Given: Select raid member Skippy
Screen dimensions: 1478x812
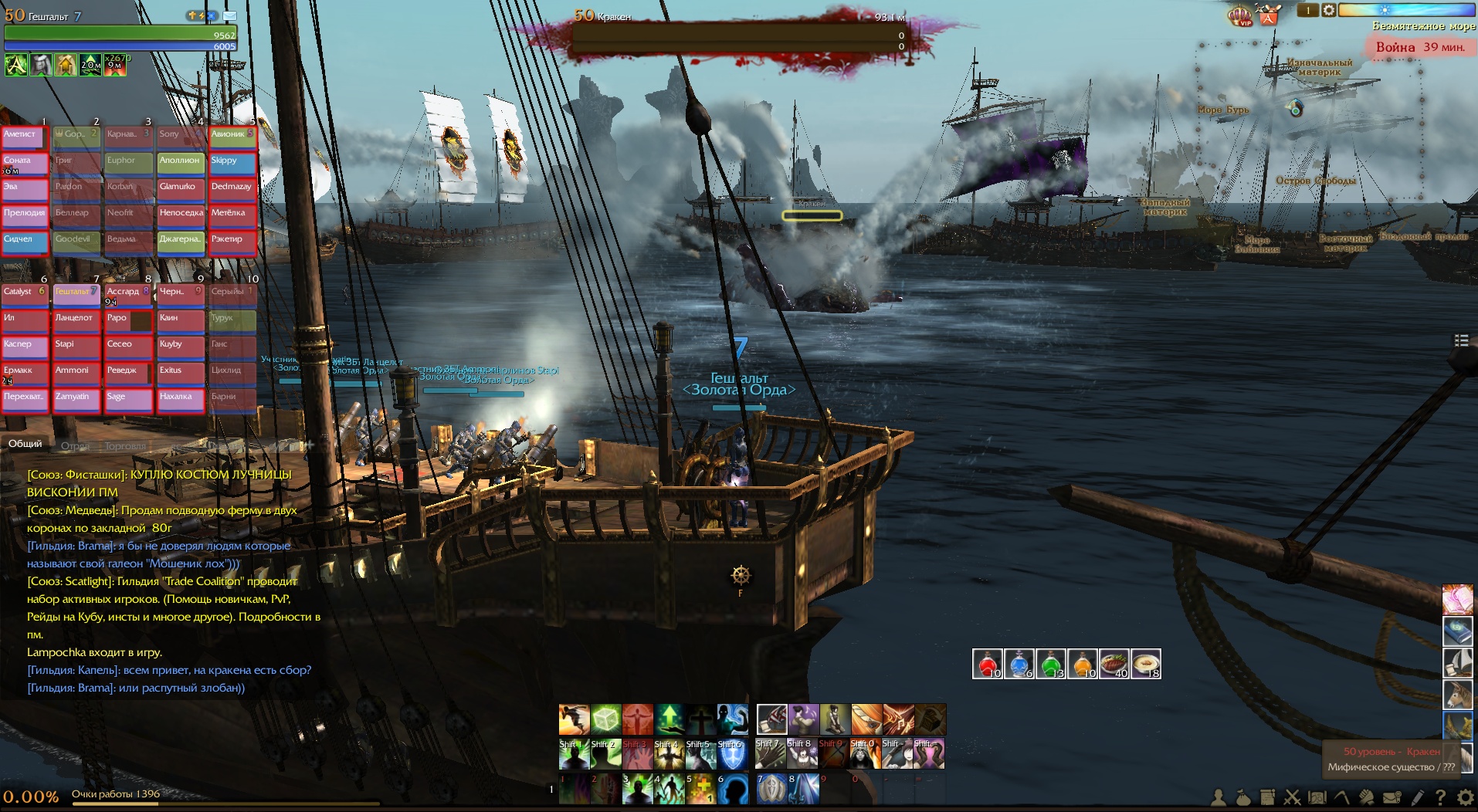Looking at the screenshot, I should (232, 164).
